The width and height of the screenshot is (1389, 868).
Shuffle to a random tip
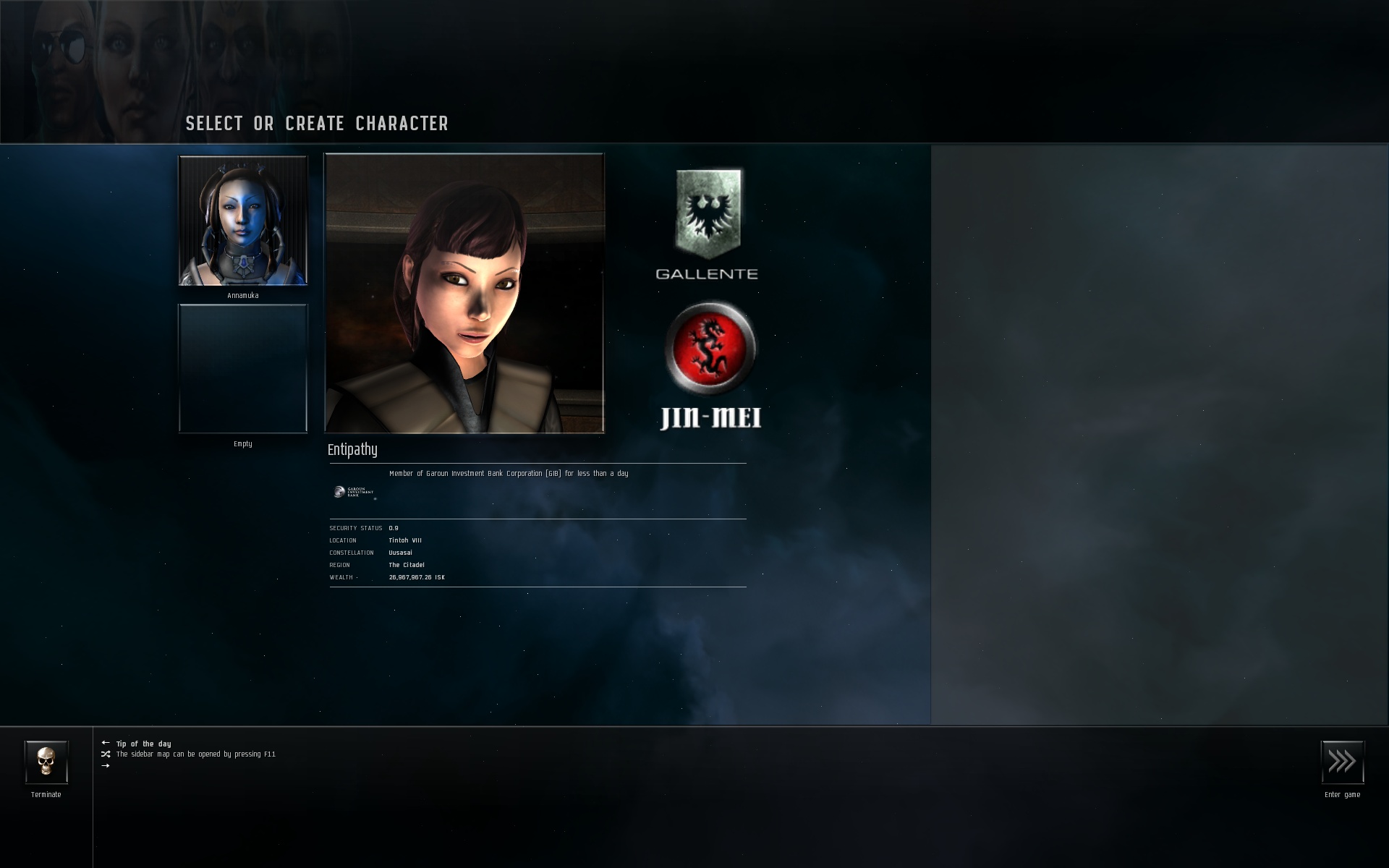tap(106, 754)
